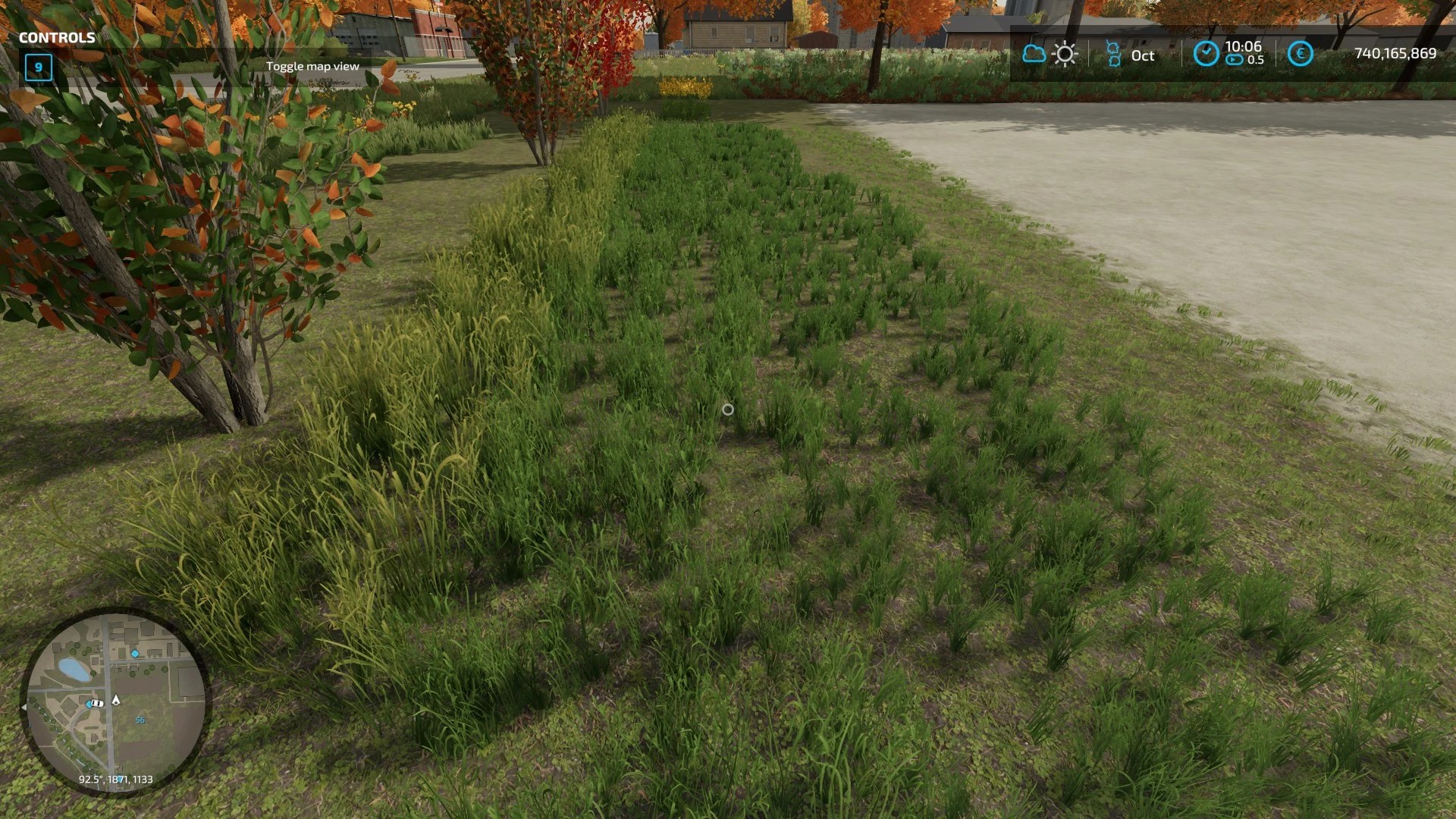The height and width of the screenshot is (819, 1456).
Task: Click the coordinates readout under the minimap
Action: coord(116,778)
